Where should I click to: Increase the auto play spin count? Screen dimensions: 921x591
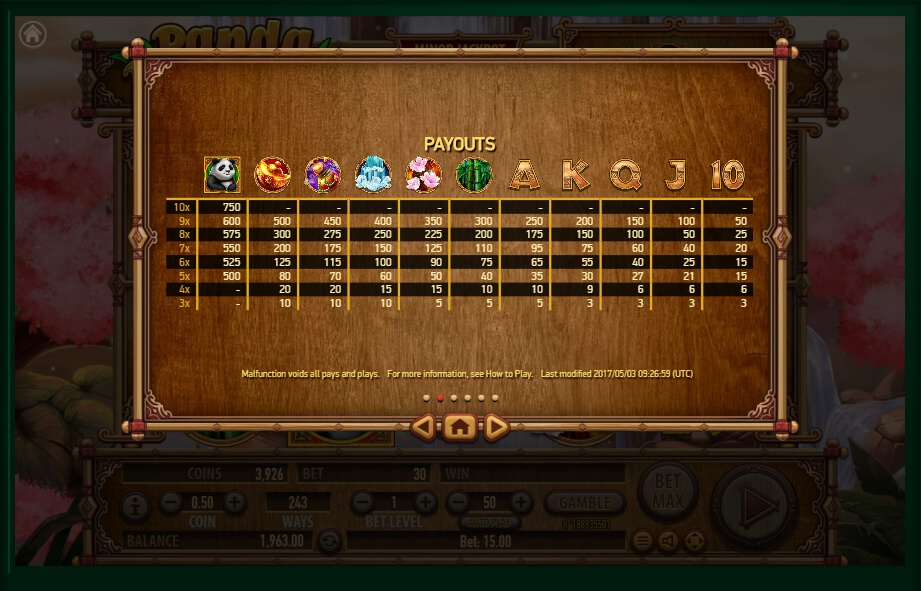pyautogui.click(x=521, y=502)
